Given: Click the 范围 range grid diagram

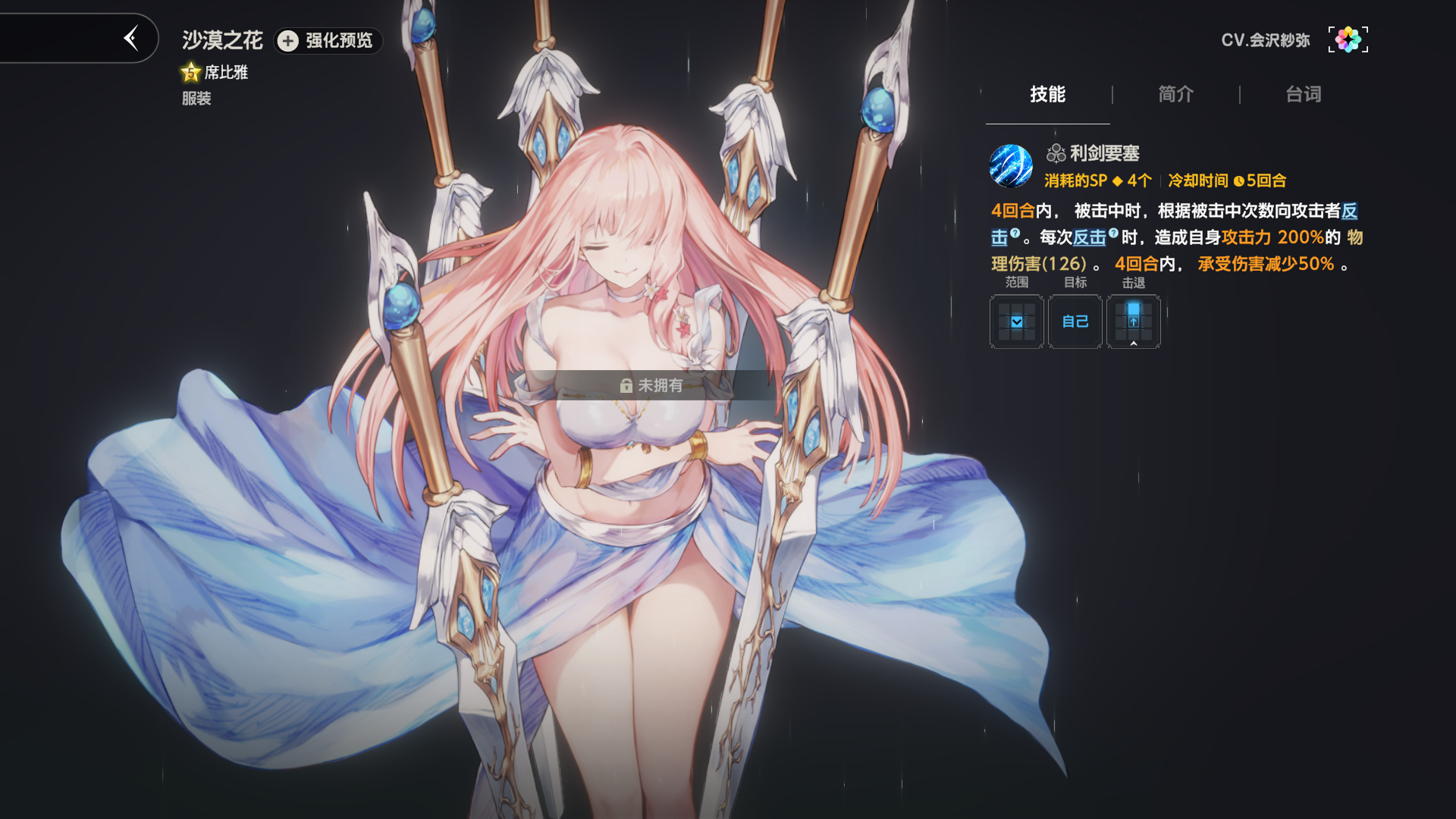Looking at the screenshot, I should [1015, 322].
